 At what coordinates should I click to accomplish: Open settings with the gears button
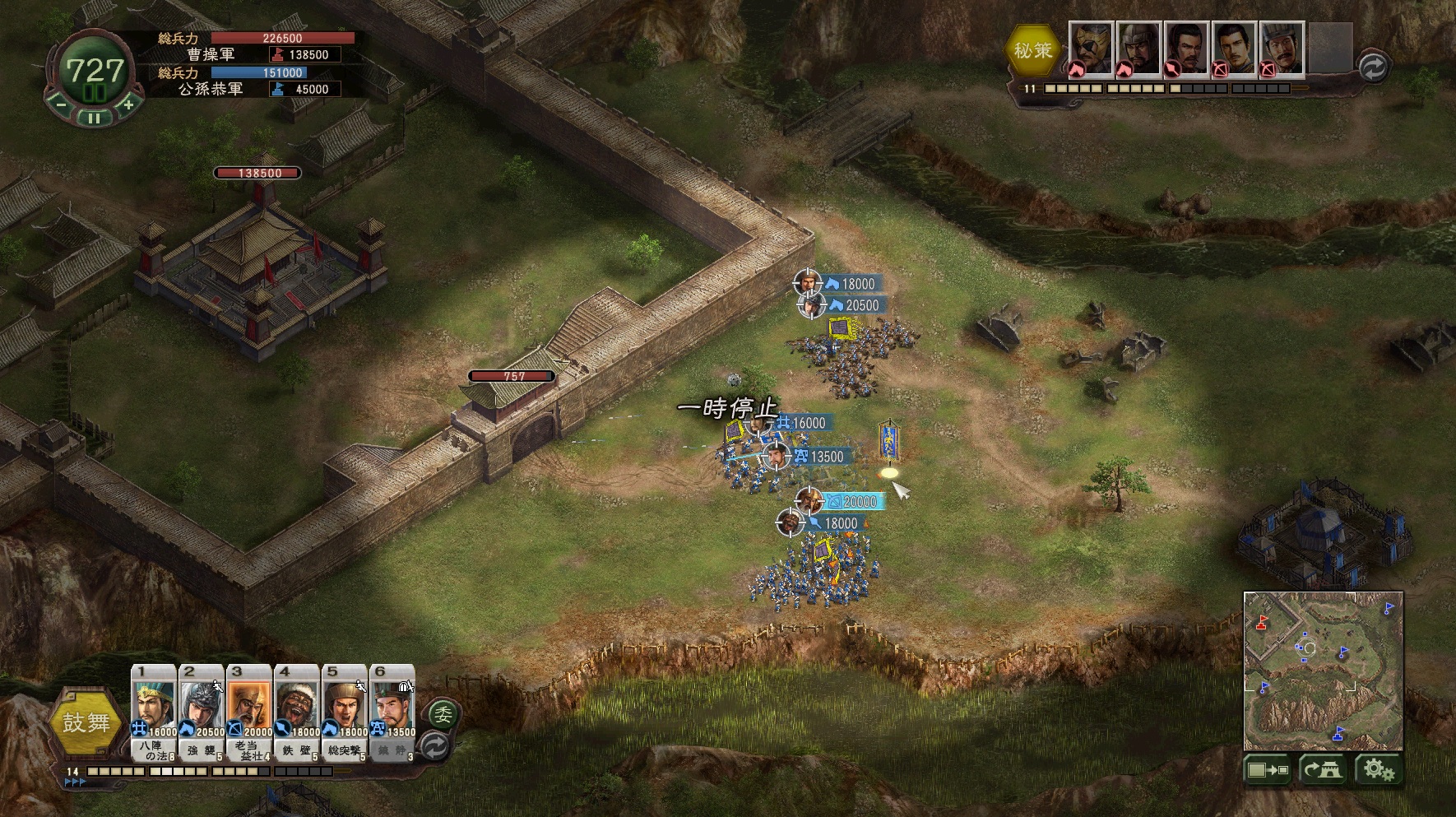[x=1378, y=770]
